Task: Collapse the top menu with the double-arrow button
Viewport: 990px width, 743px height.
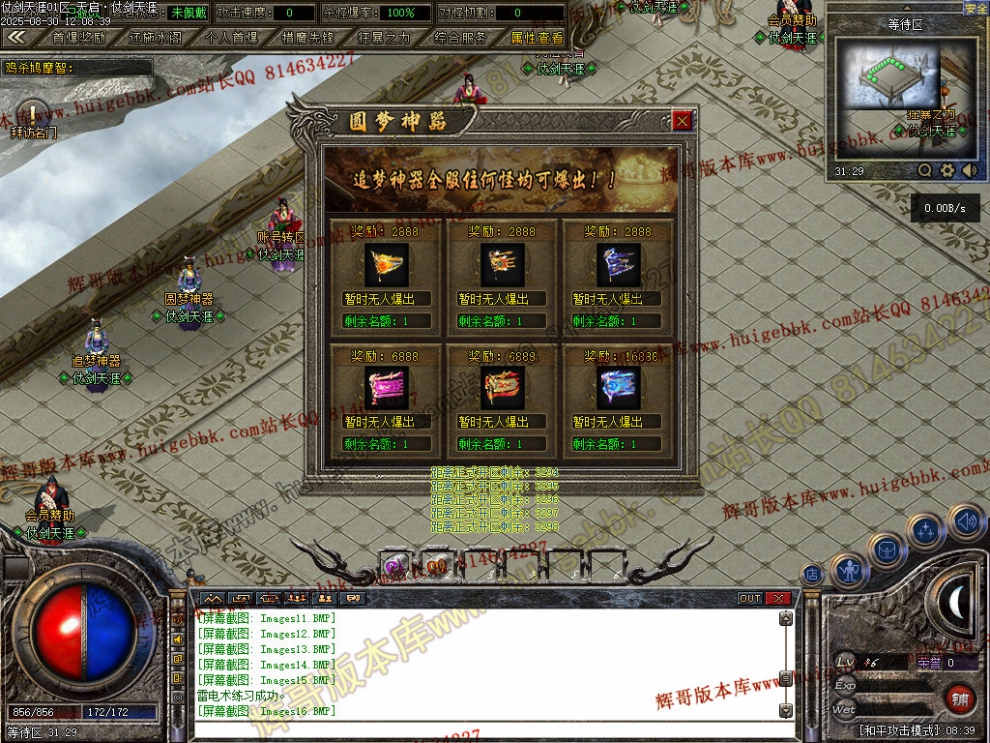Action: pos(16,37)
